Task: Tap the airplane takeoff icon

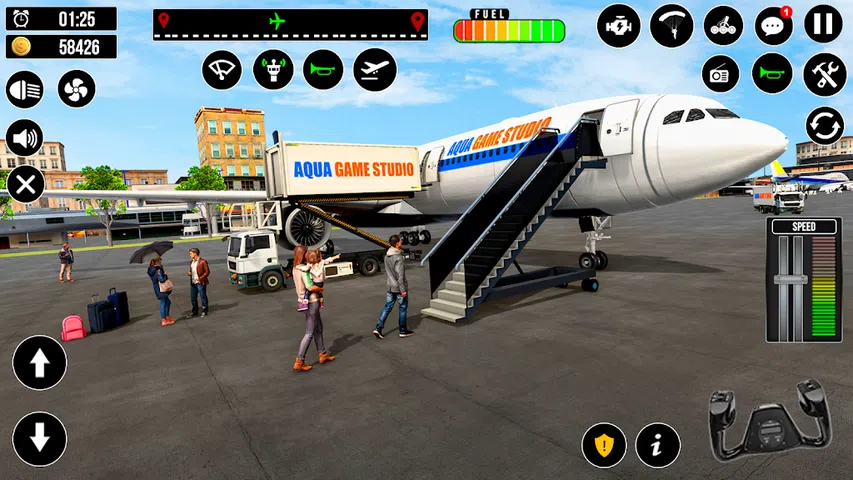Action: [375, 70]
